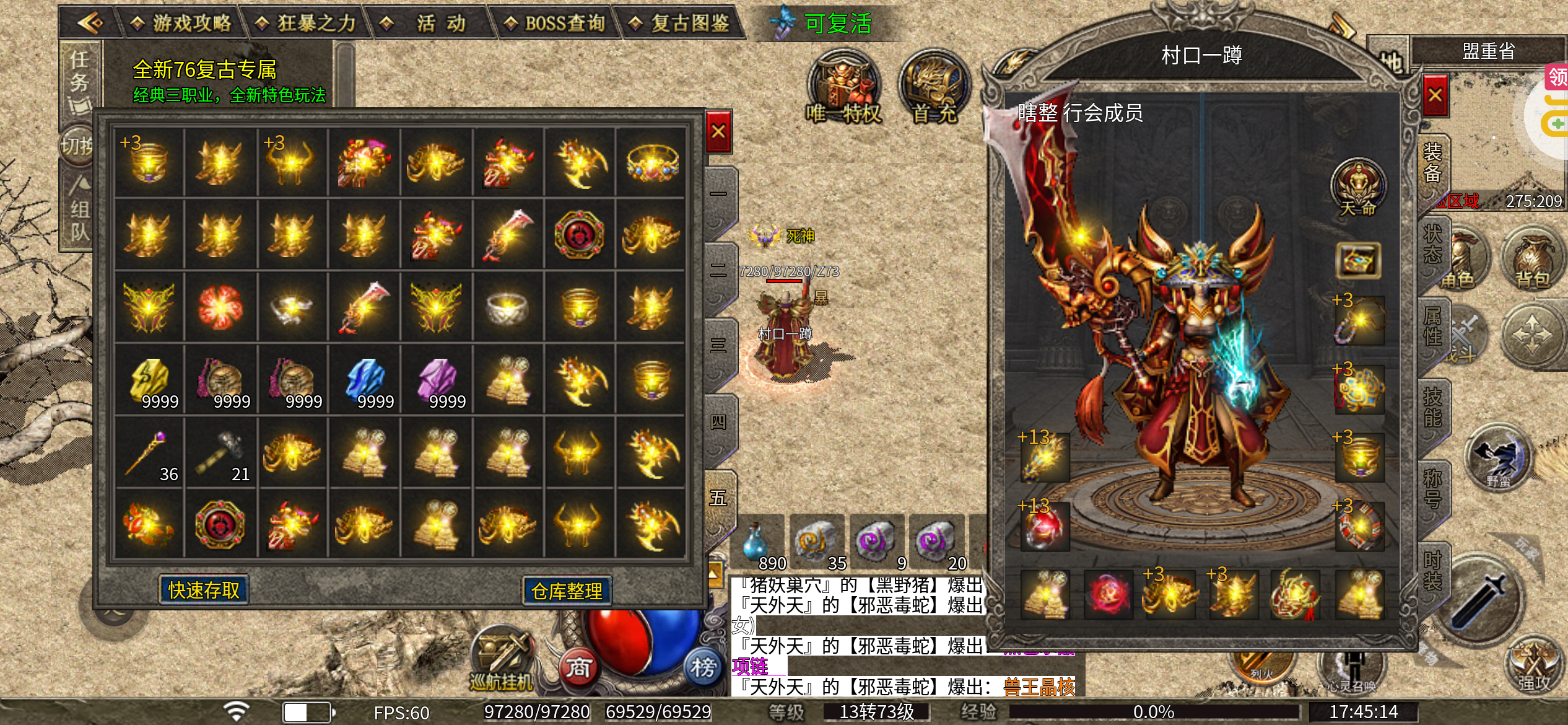This screenshot has height=725, width=1568.
Task: Select the blue crystal stack of 9999
Action: point(367,380)
